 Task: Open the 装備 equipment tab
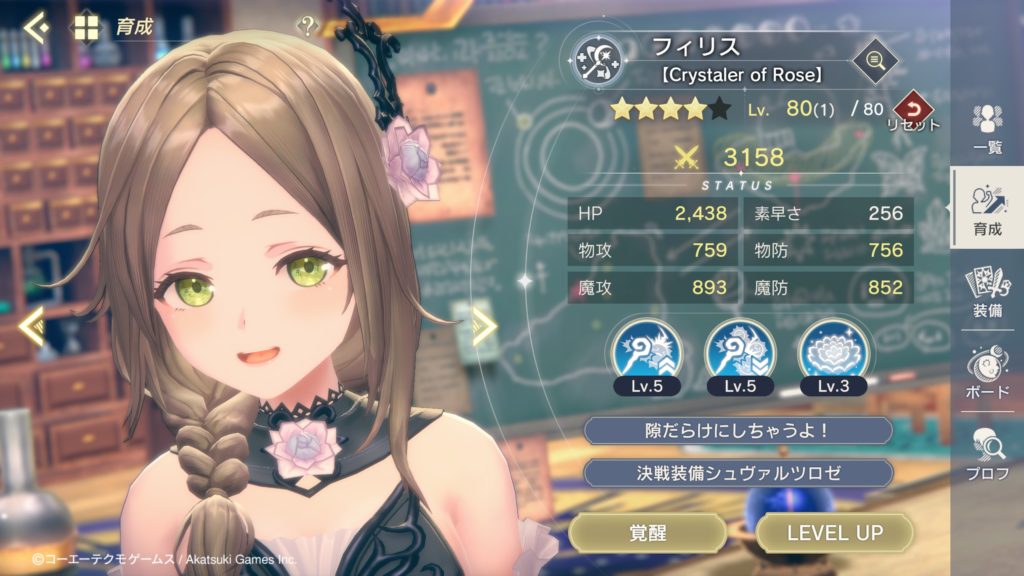[x=987, y=291]
